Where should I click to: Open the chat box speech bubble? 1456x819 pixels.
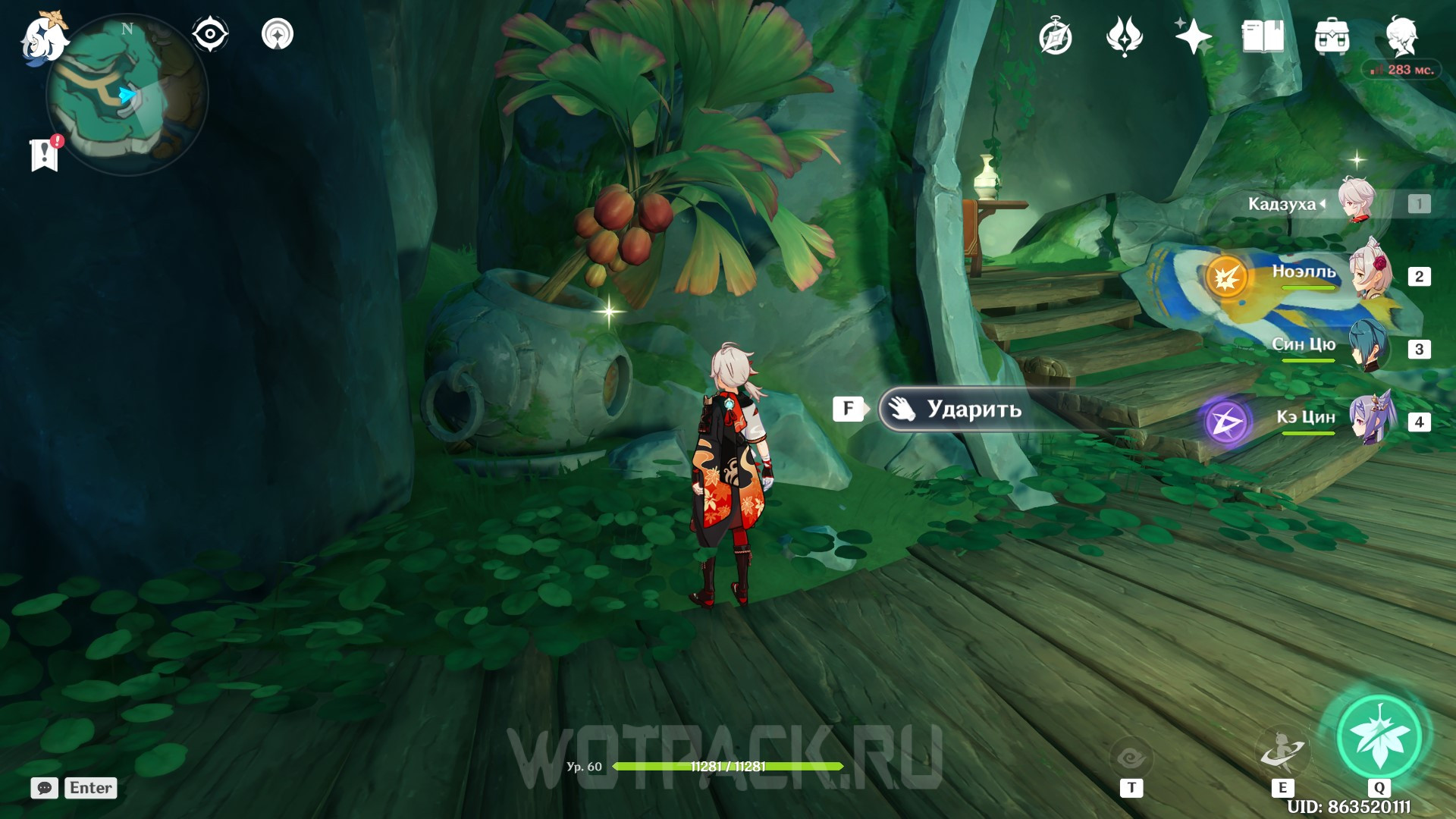44,788
